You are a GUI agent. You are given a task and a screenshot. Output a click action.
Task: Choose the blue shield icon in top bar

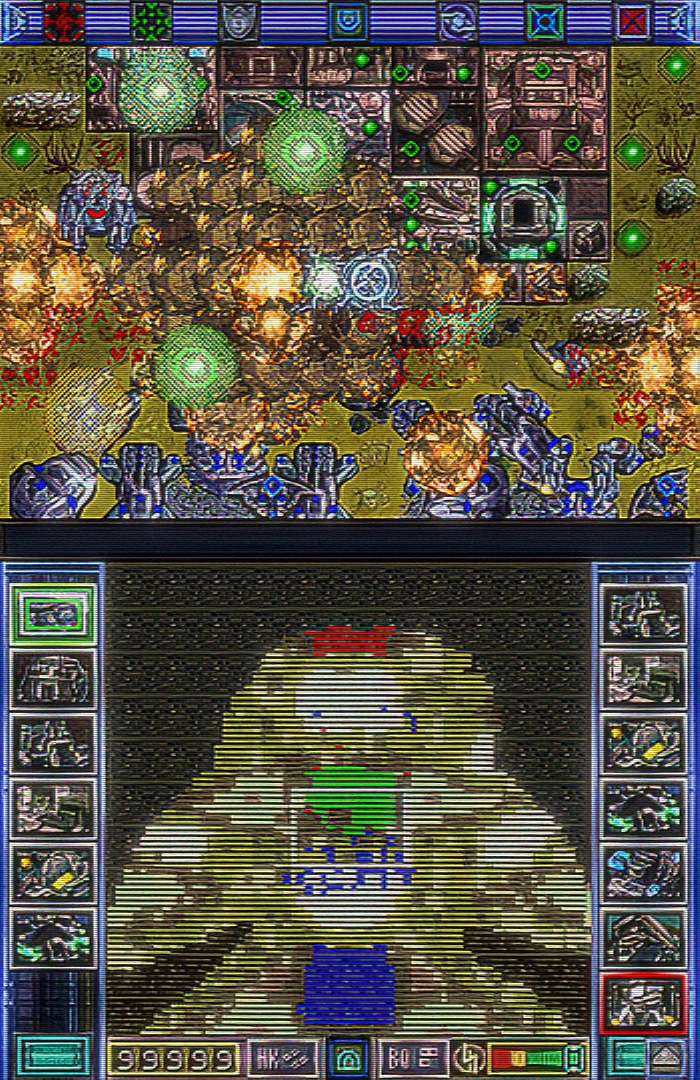[x=348, y=20]
